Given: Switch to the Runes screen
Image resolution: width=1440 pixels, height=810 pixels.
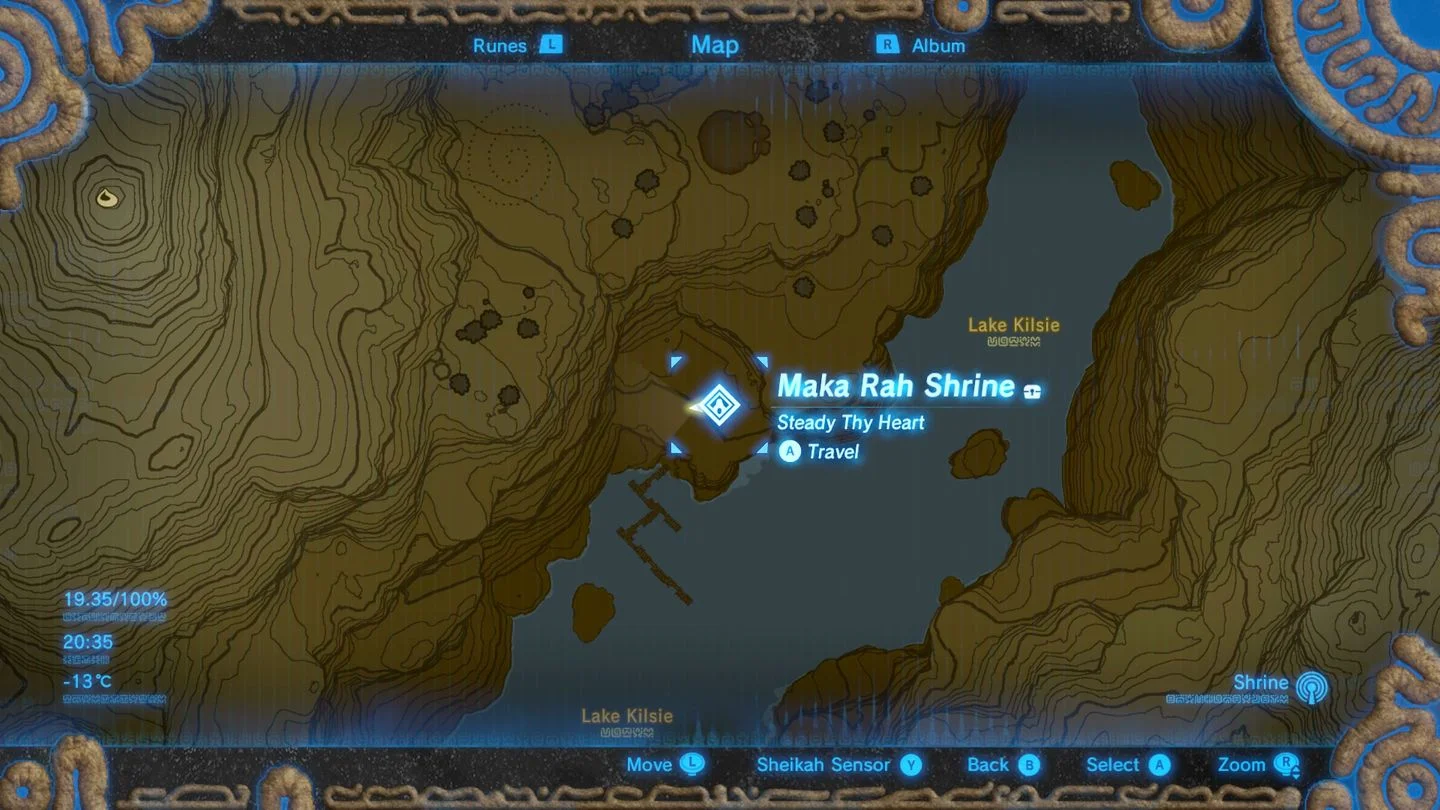Looking at the screenshot, I should pos(500,45).
